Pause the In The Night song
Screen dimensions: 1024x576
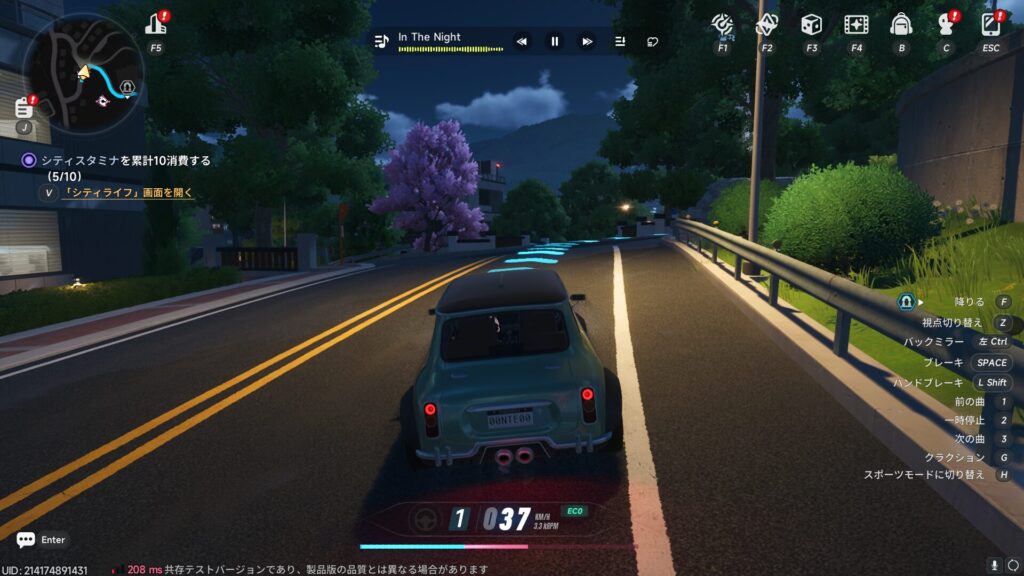[554, 41]
